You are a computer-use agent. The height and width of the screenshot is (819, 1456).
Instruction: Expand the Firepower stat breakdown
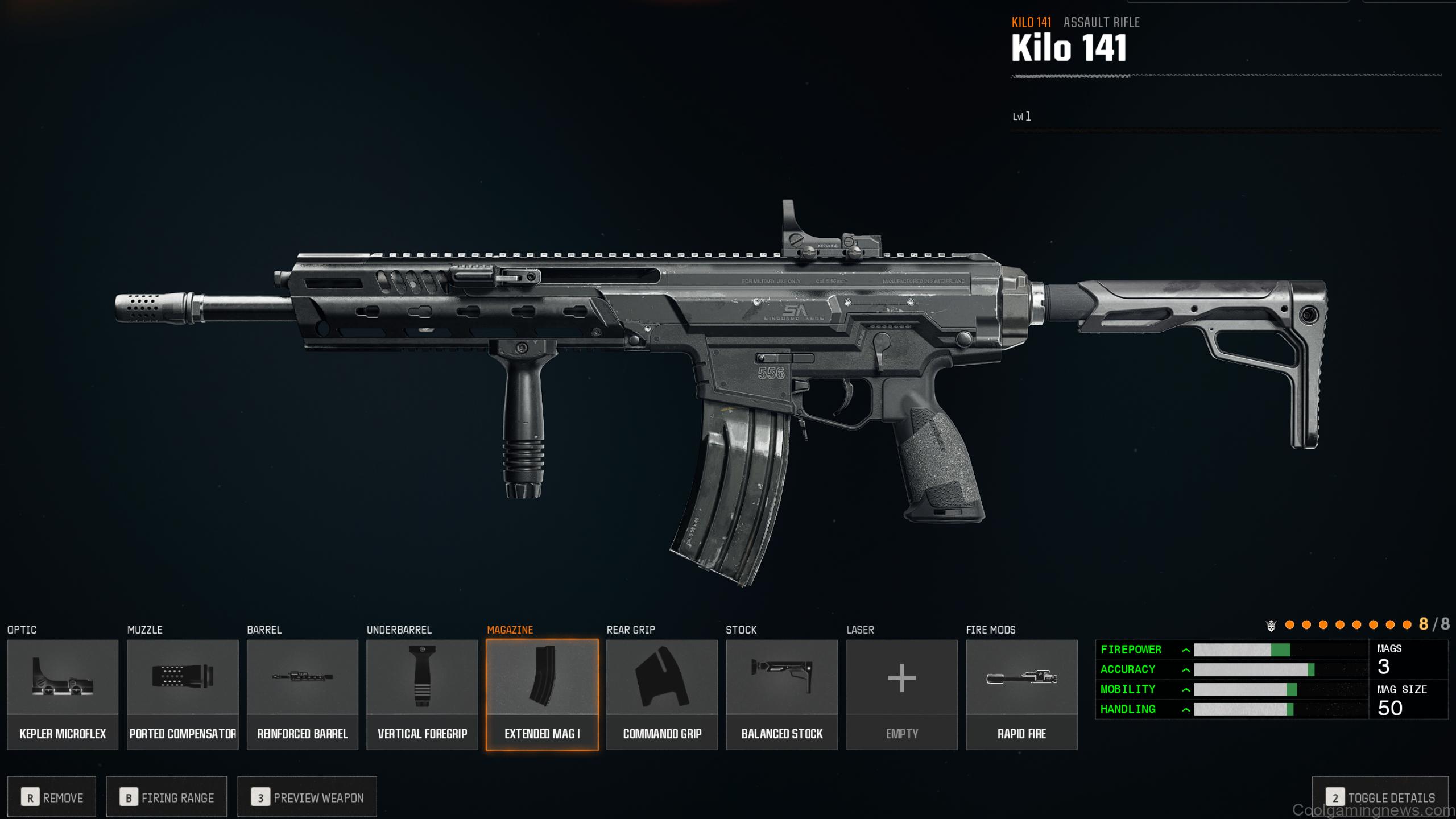pos(1185,650)
